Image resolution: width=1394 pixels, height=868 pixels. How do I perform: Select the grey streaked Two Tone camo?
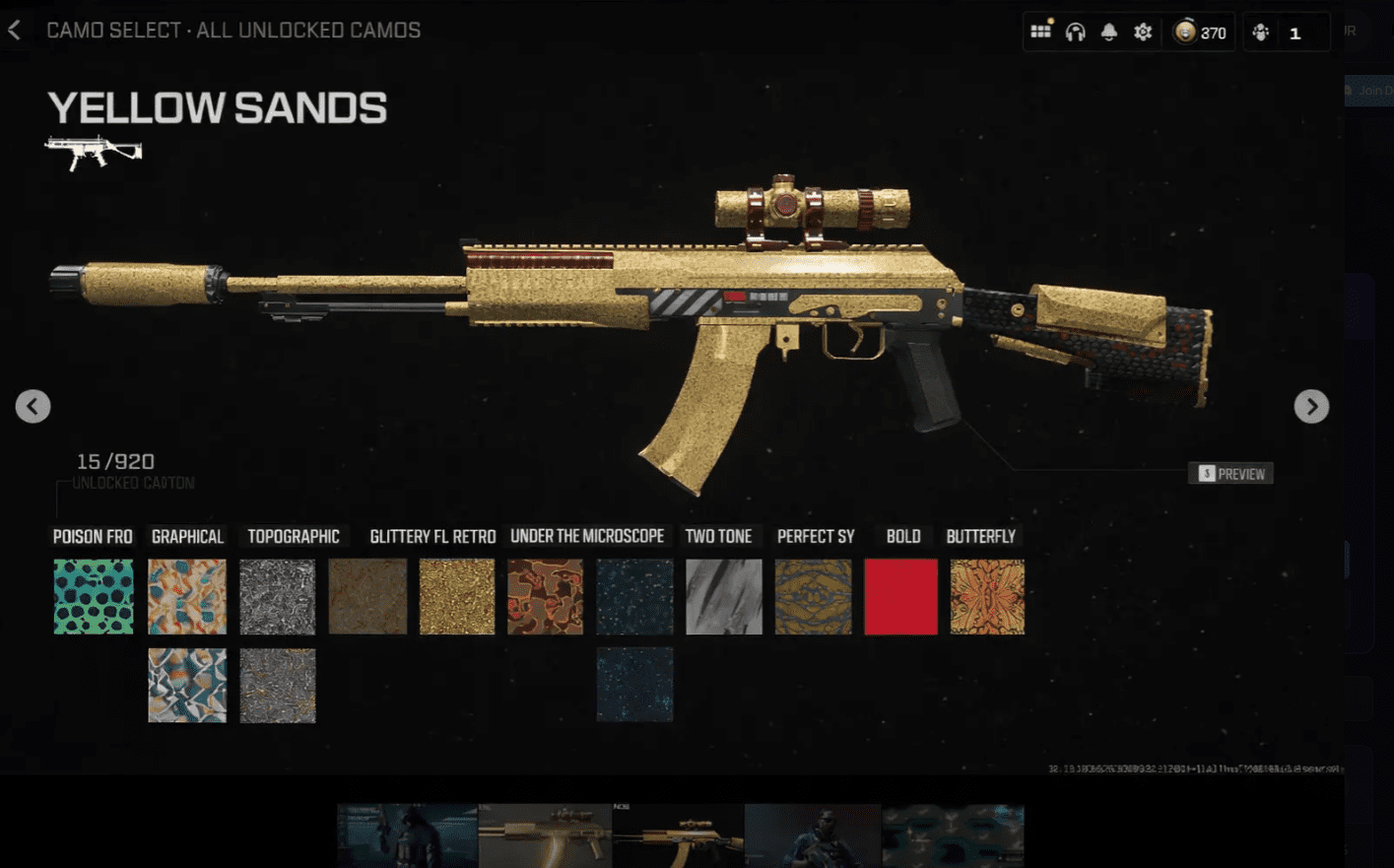coord(723,596)
